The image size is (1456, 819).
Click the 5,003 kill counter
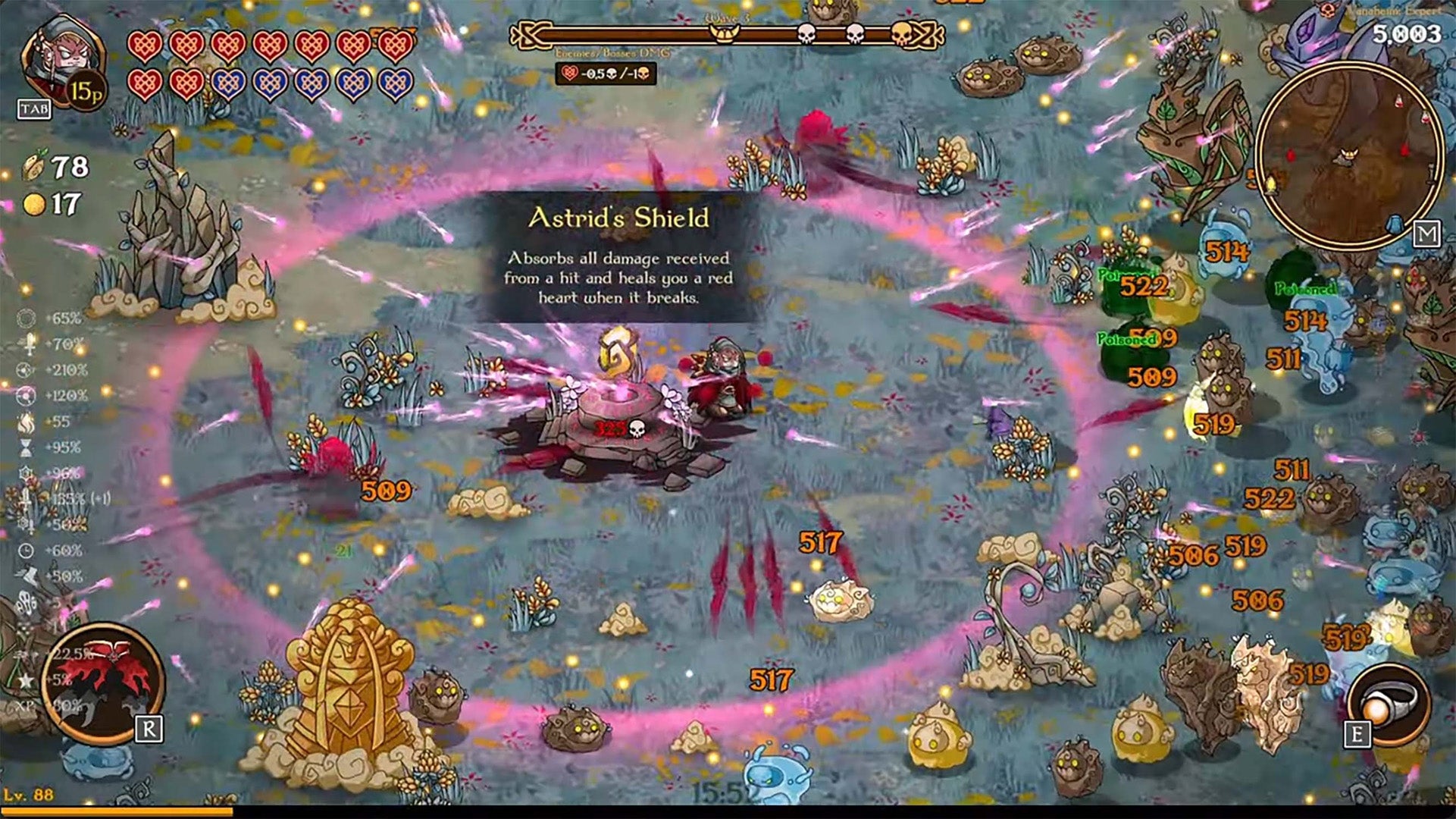point(1407,34)
